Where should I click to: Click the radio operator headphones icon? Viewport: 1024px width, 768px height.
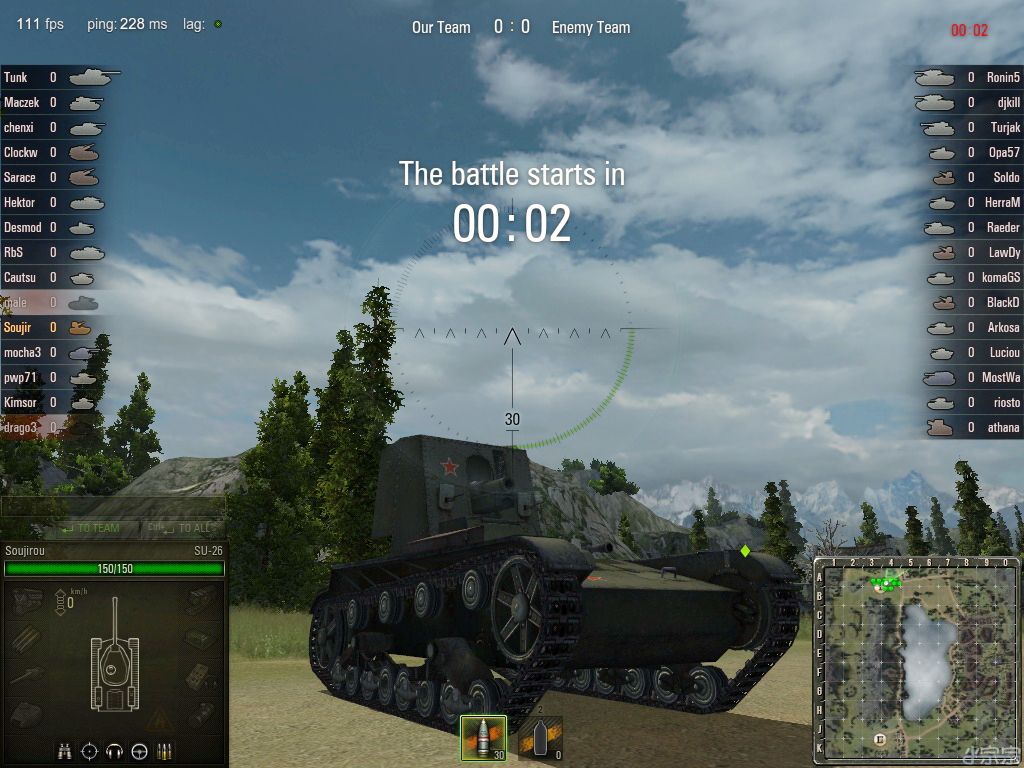click(x=115, y=751)
